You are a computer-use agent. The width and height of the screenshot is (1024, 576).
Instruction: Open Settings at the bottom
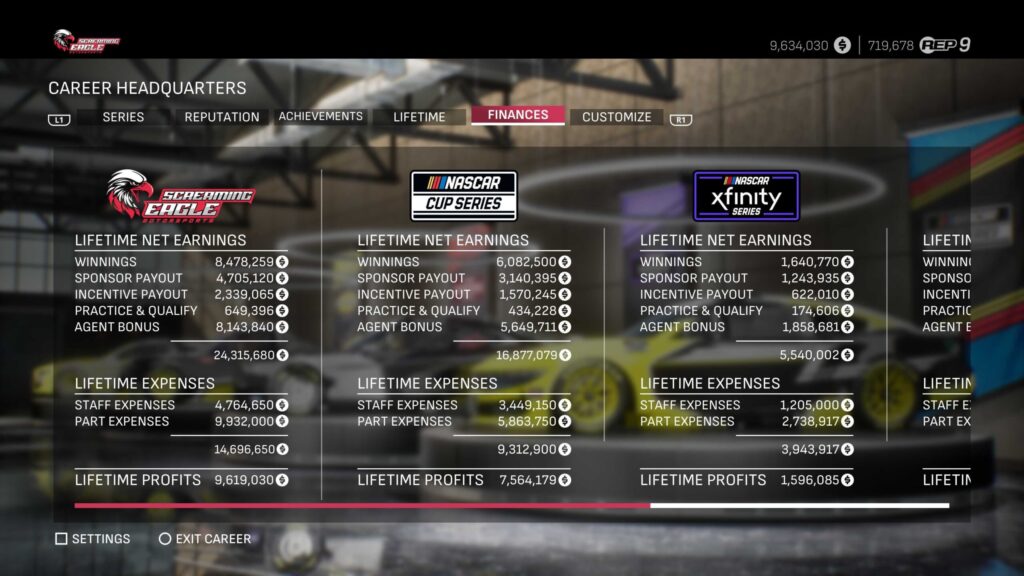point(93,539)
